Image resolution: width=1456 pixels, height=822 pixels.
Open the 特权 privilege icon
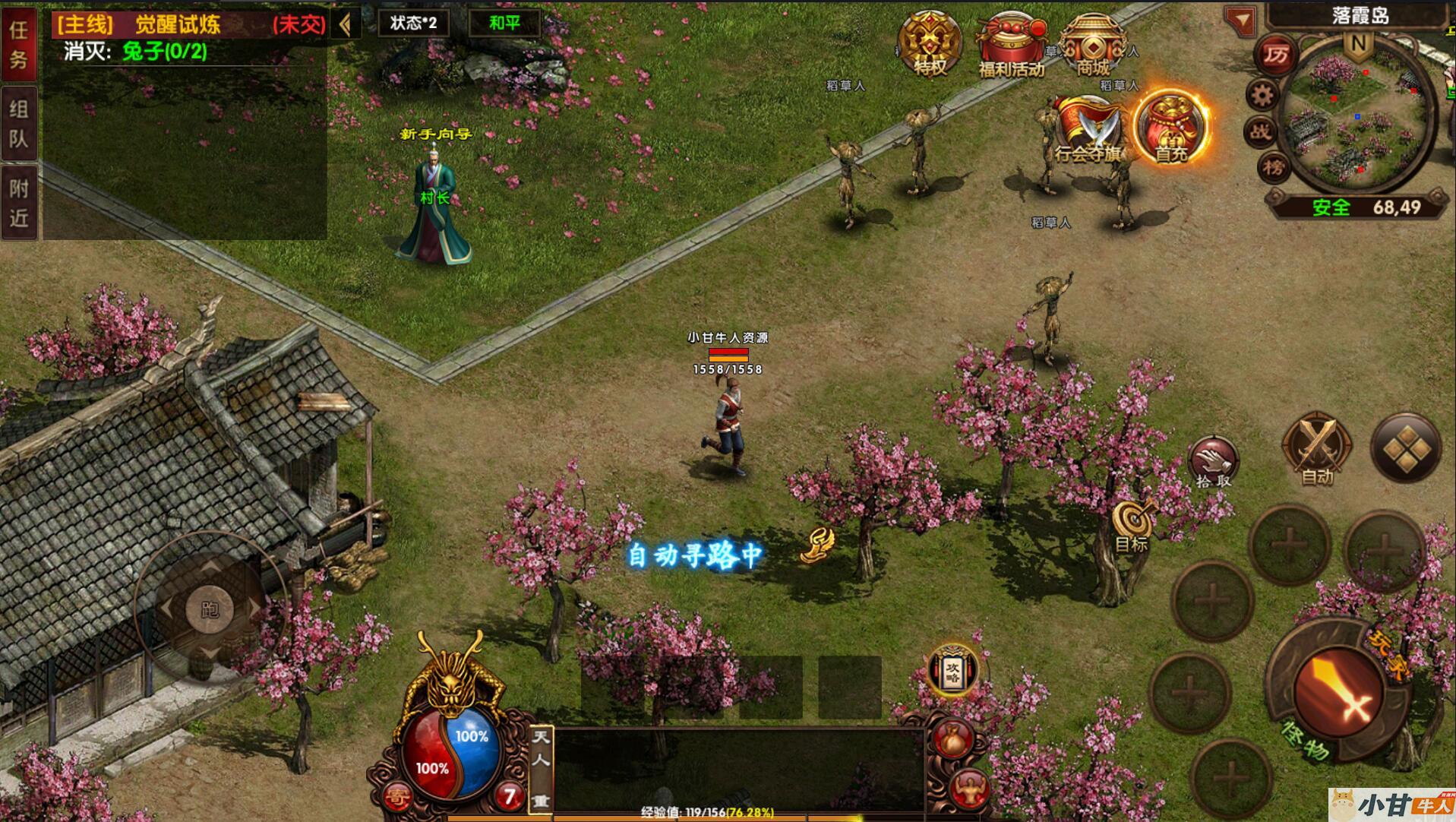(x=930, y=43)
